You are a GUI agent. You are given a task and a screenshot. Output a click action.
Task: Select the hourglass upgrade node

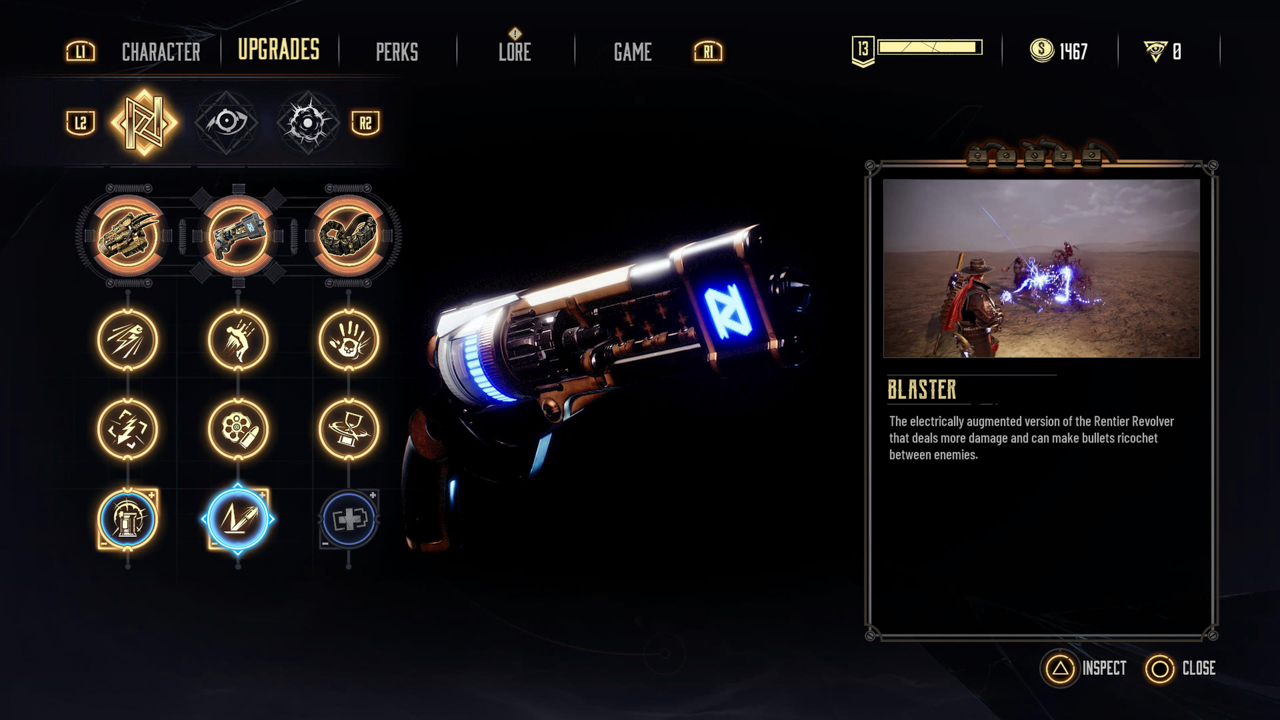click(348, 430)
